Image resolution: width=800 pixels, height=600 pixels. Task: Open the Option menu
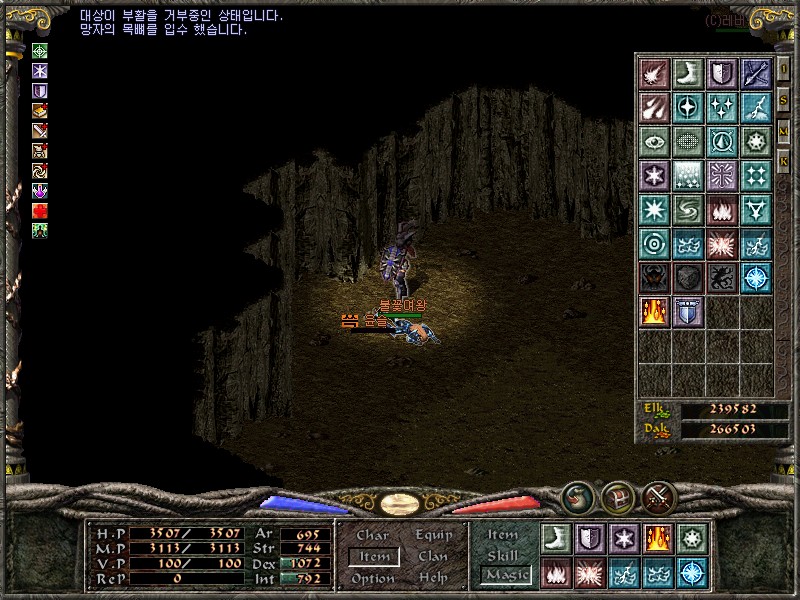click(x=373, y=578)
